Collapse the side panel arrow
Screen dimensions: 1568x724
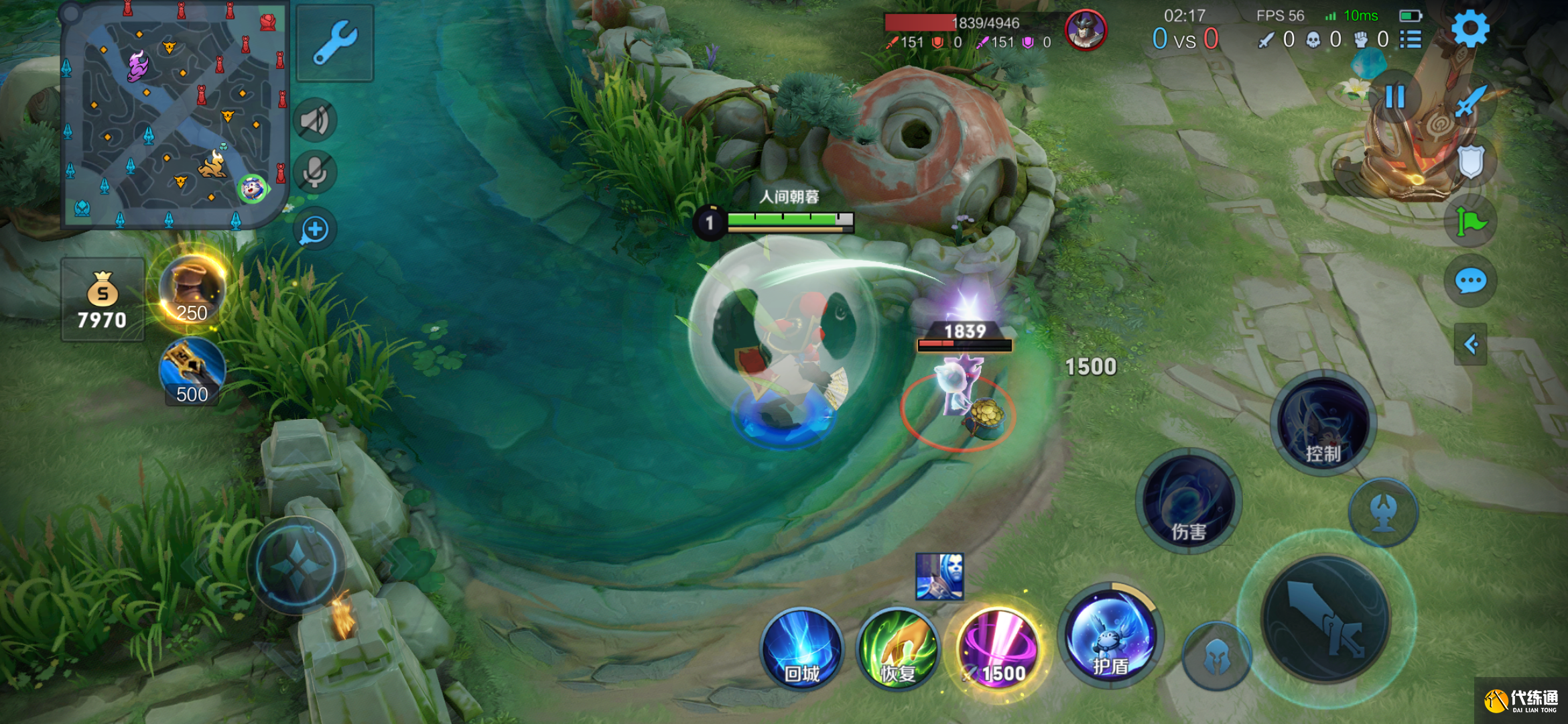(1471, 345)
